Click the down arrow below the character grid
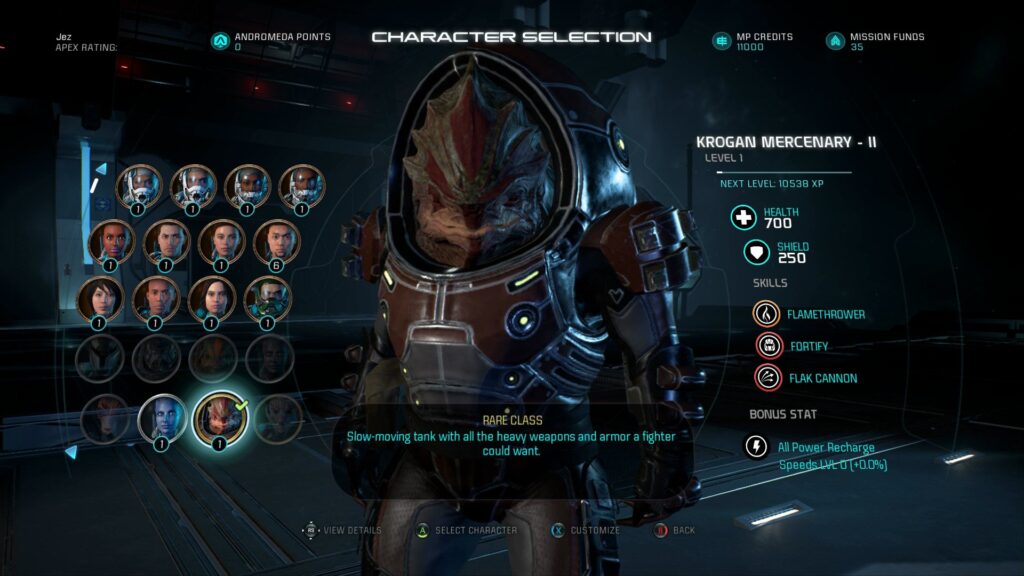Screen dimensions: 1024x576 pyautogui.click(x=71, y=452)
